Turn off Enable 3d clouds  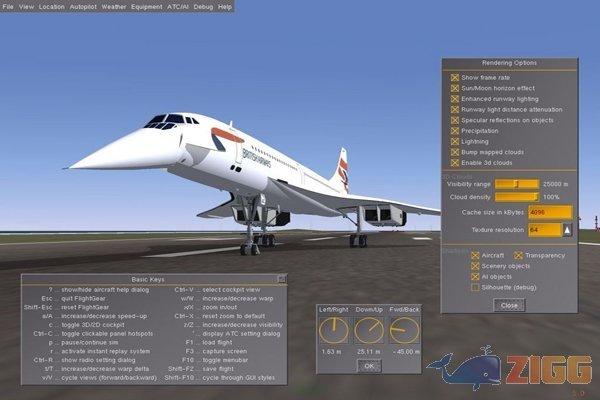click(x=455, y=163)
